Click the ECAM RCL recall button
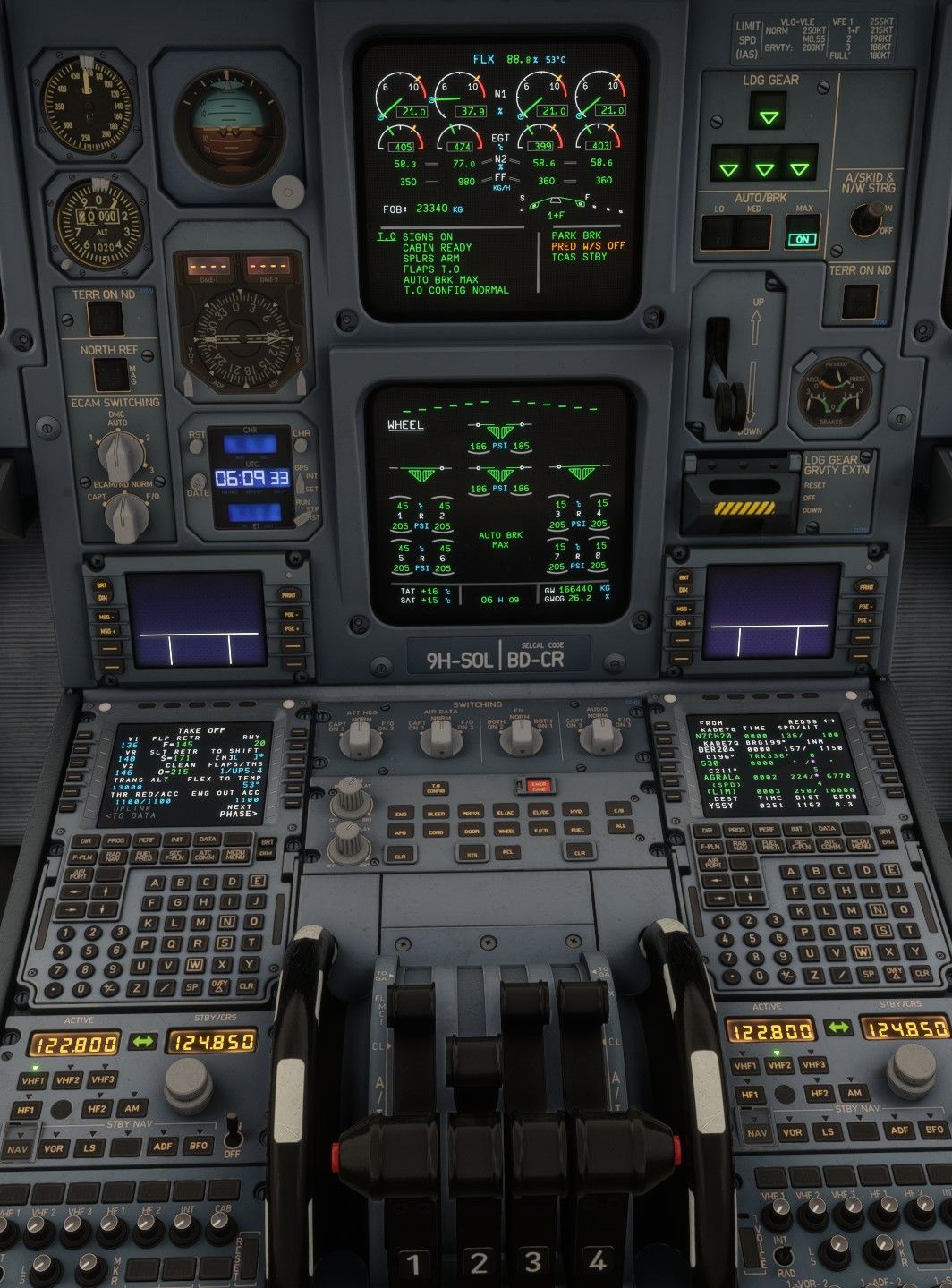 [506, 854]
